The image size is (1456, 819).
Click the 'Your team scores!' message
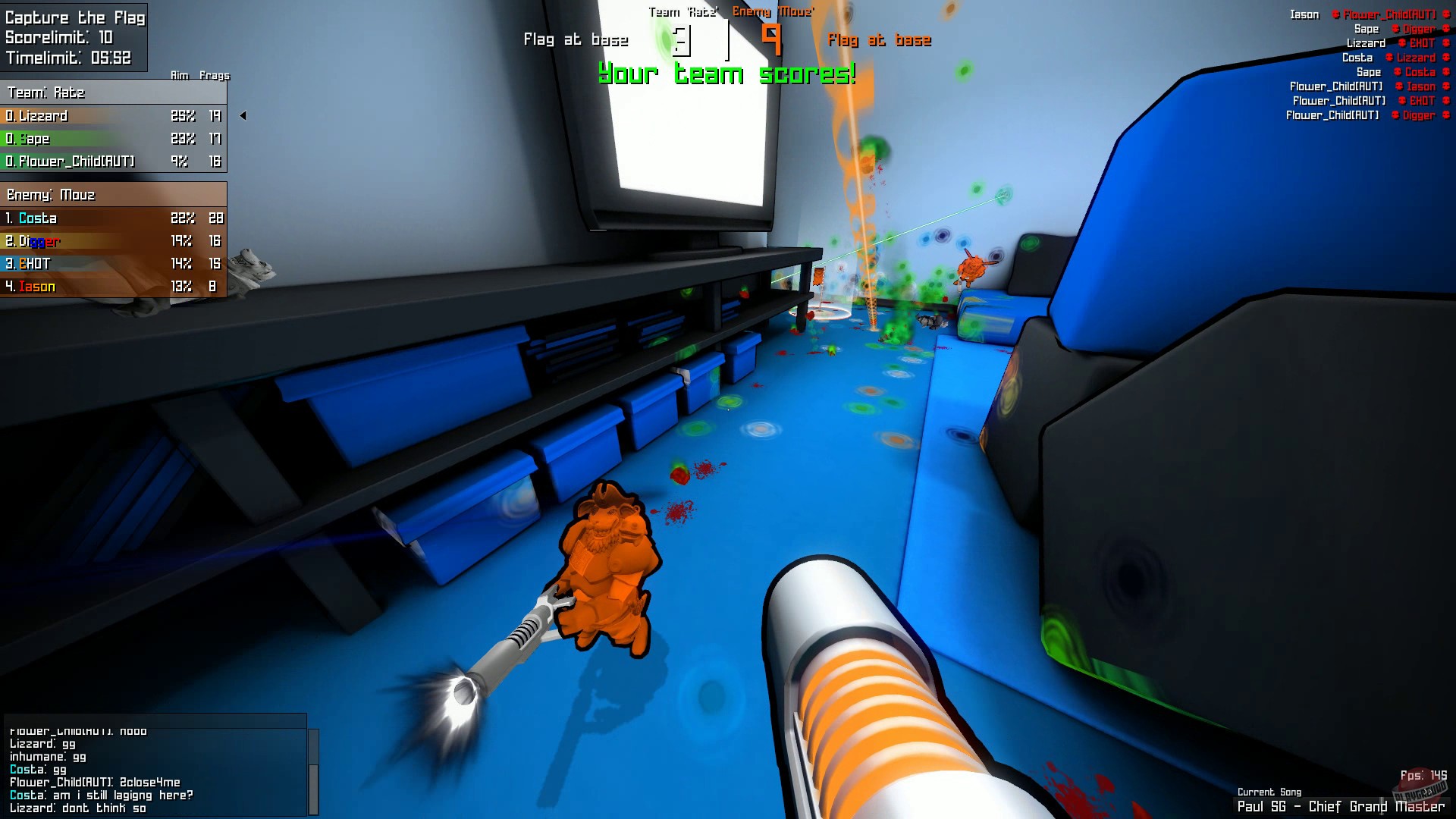tap(726, 73)
